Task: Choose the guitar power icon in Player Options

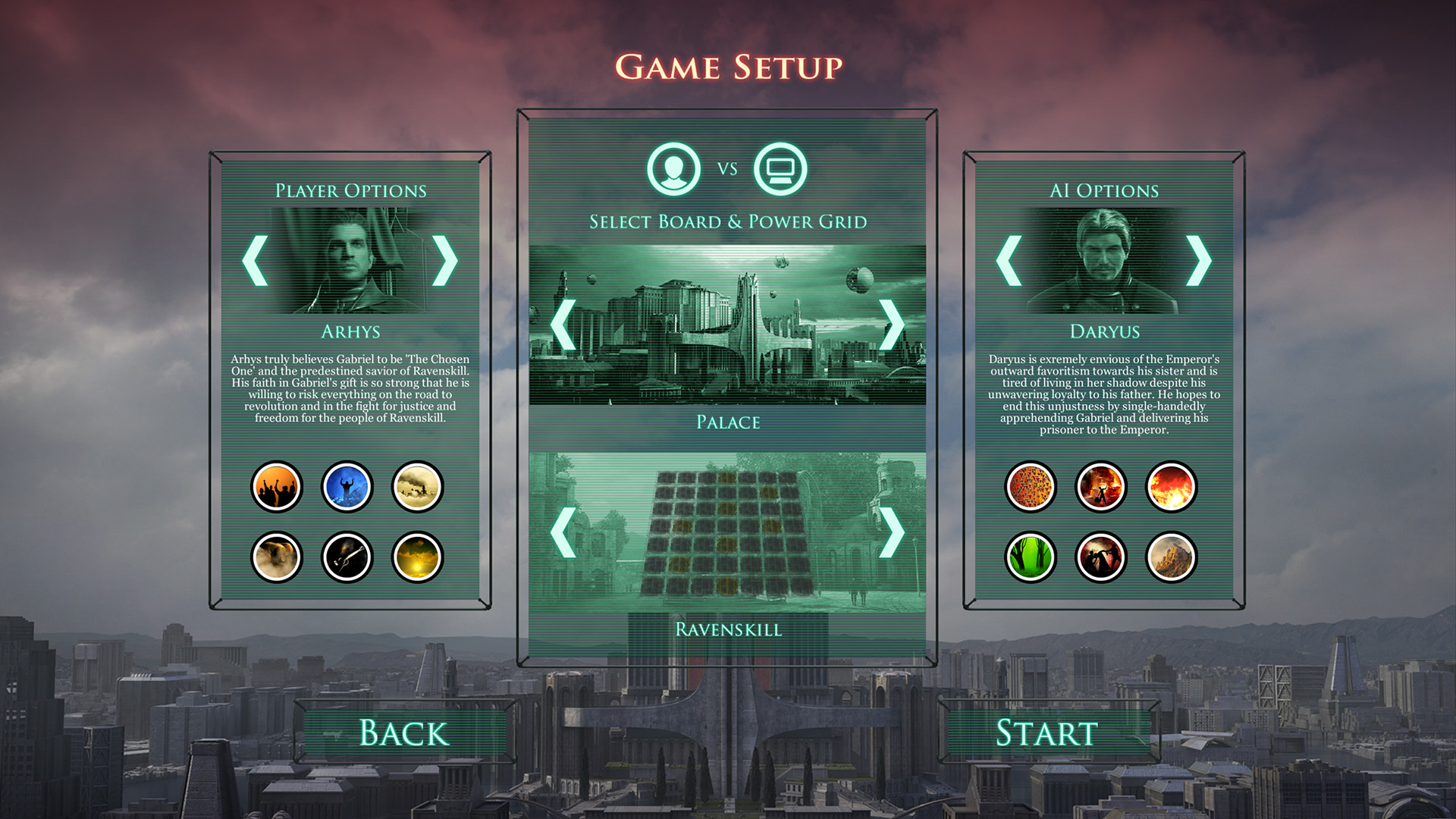Action: [347, 557]
